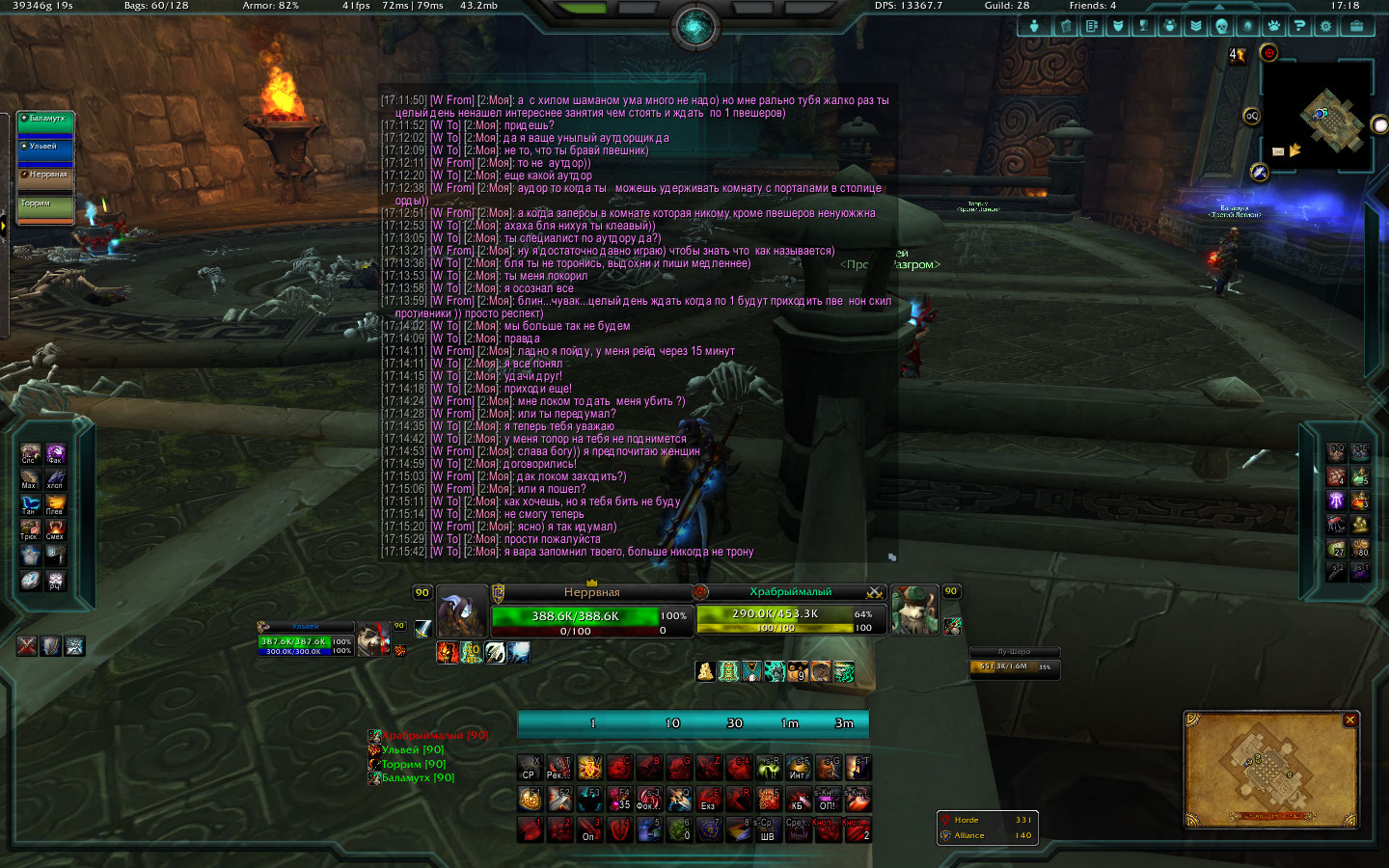
Task: Open the briefcase bags button
Action: coord(1356,26)
